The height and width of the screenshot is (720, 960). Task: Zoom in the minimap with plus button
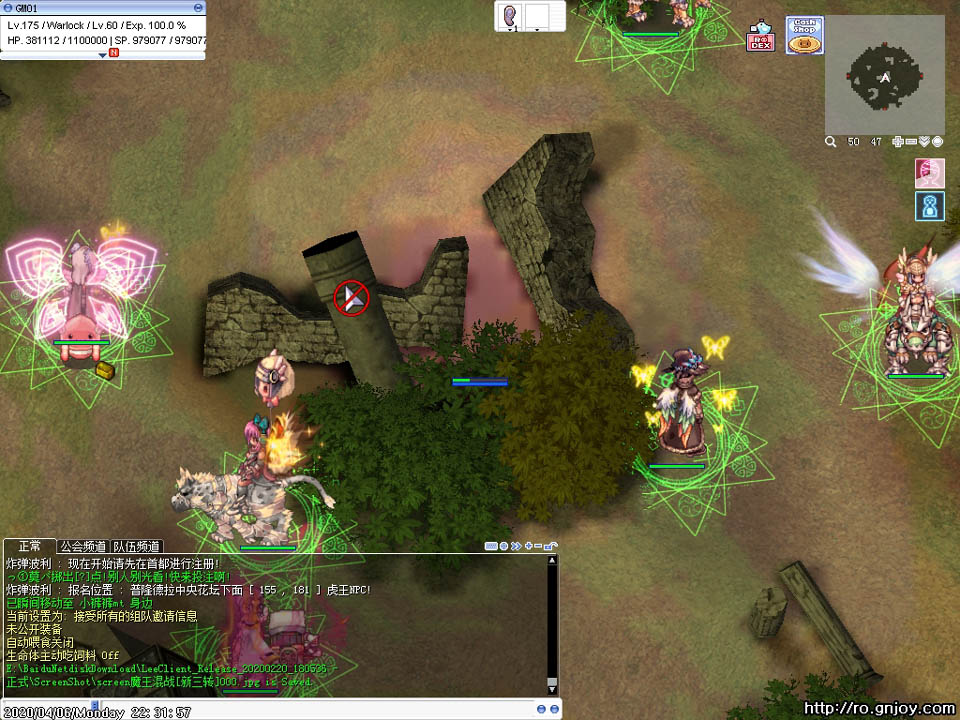pyautogui.click(x=898, y=142)
